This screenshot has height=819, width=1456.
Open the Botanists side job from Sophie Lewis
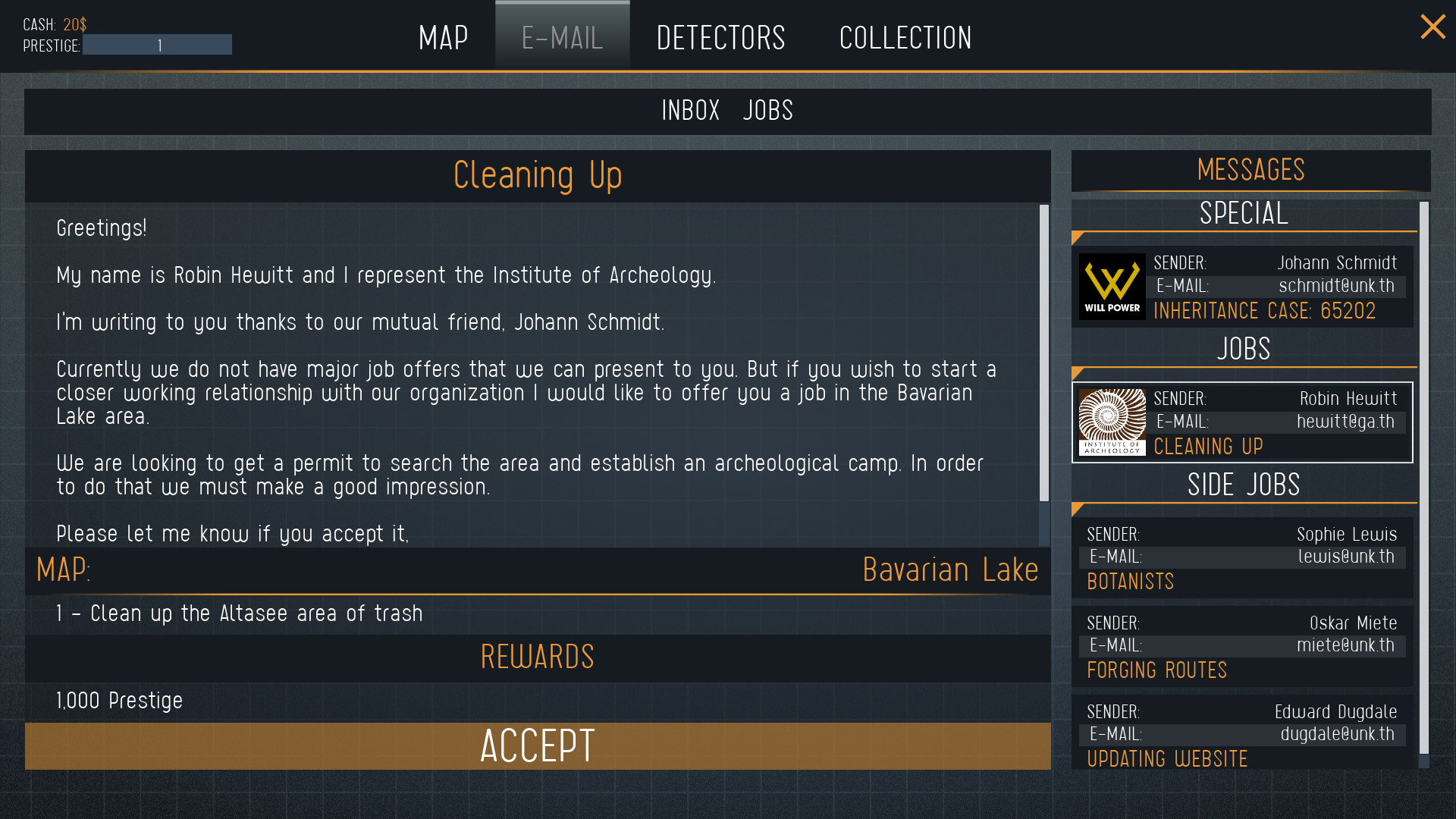pyautogui.click(x=1242, y=557)
